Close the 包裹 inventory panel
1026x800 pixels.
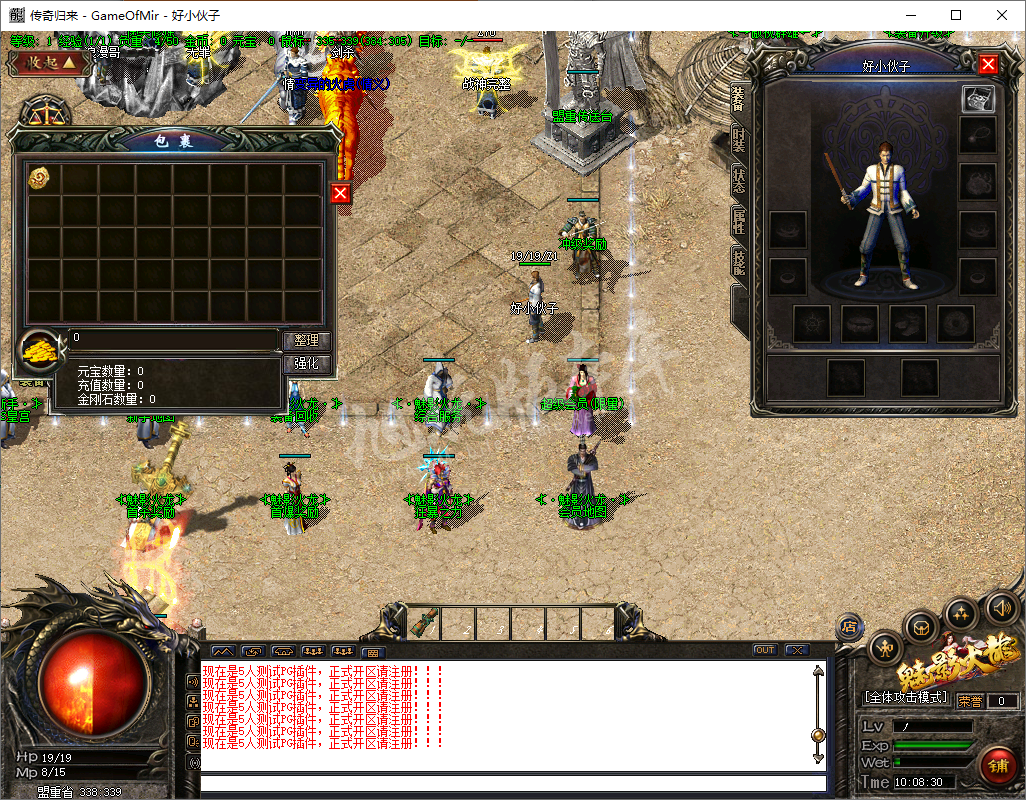(x=340, y=193)
